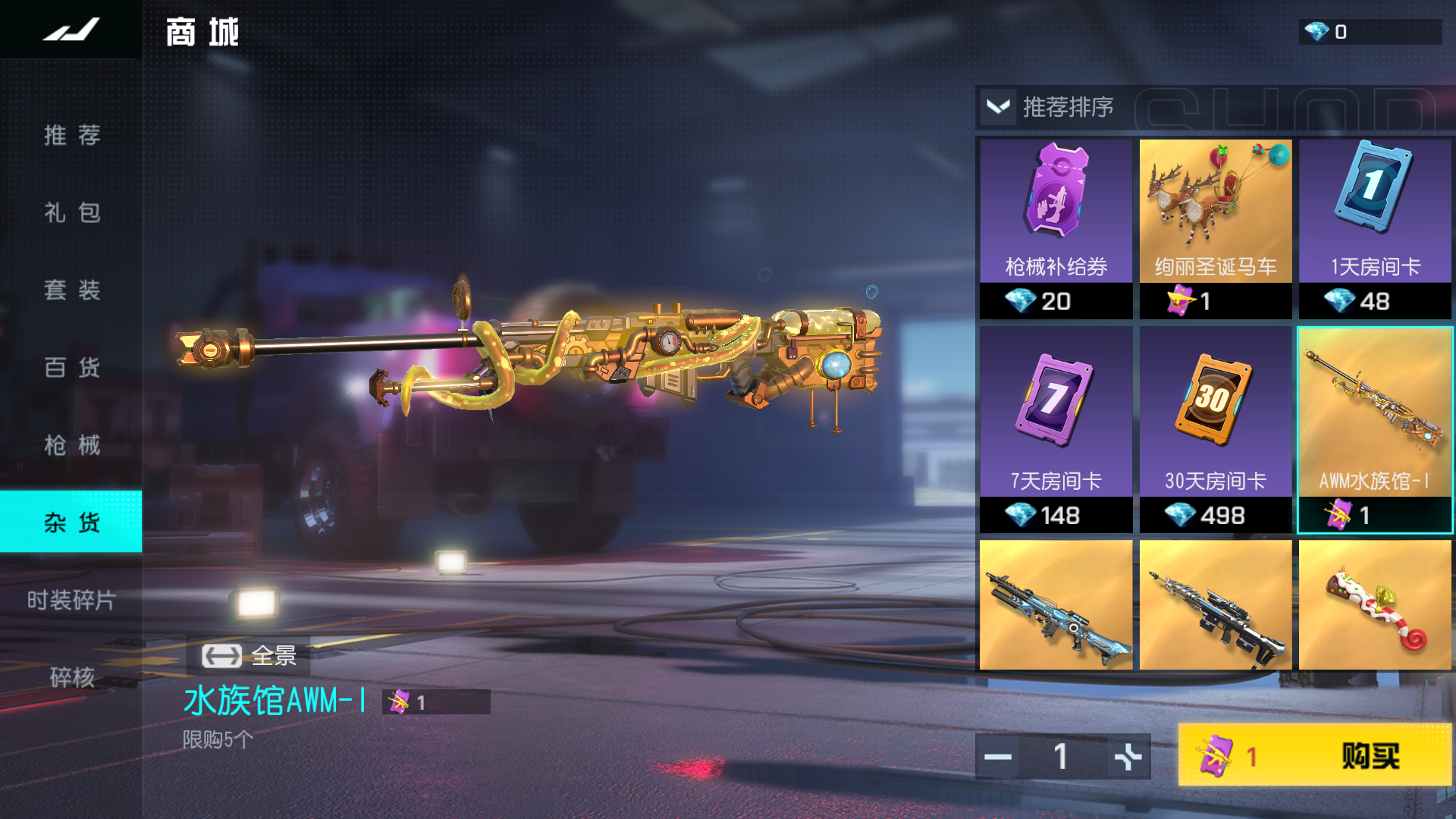Select the 枪械补给券 item for 20 diamonds
1456x819 pixels.
pos(1056,227)
